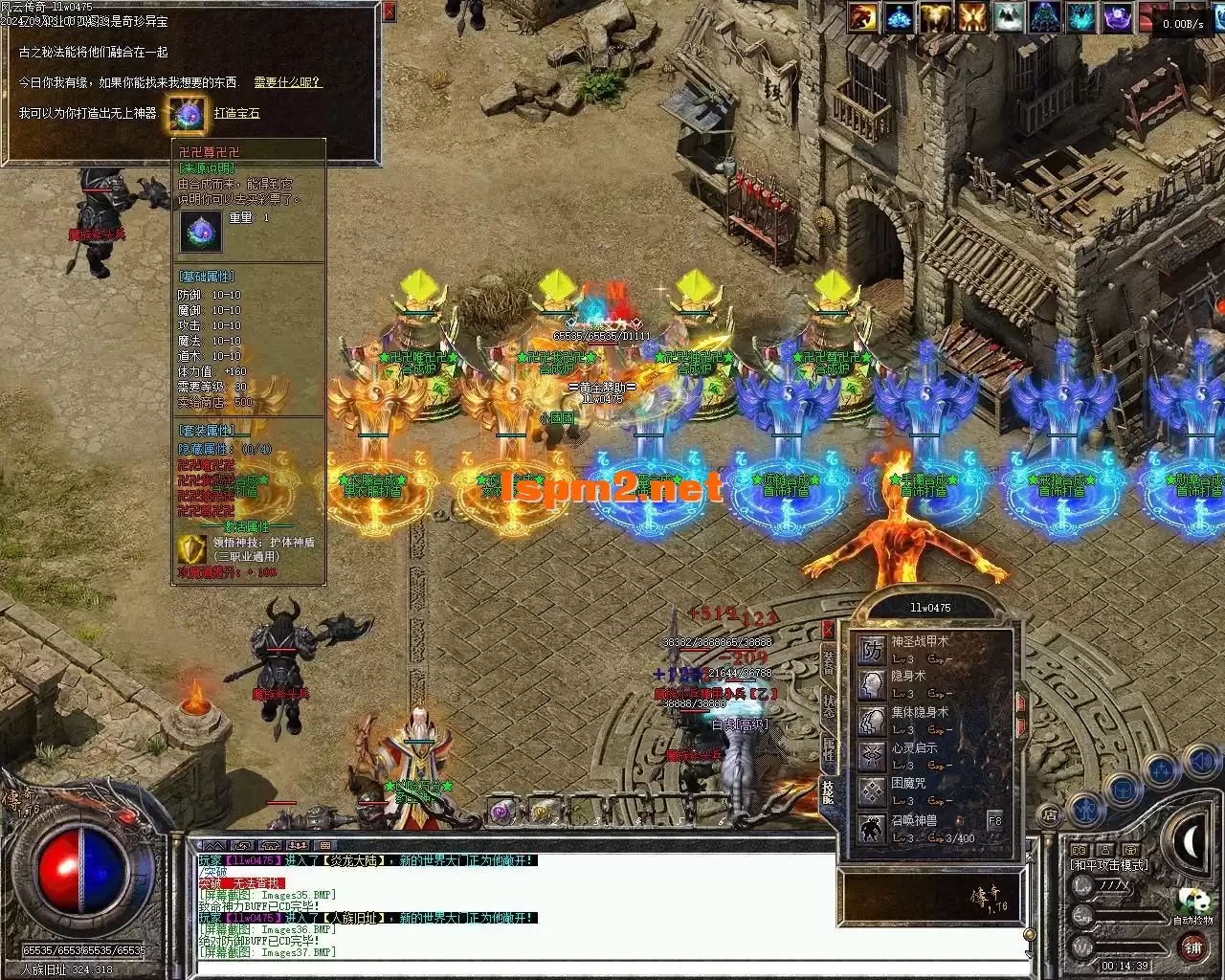This screenshot has height=980, width=1225.
Task: Toggle the sound speaker button
Action: [x=1200, y=763]
